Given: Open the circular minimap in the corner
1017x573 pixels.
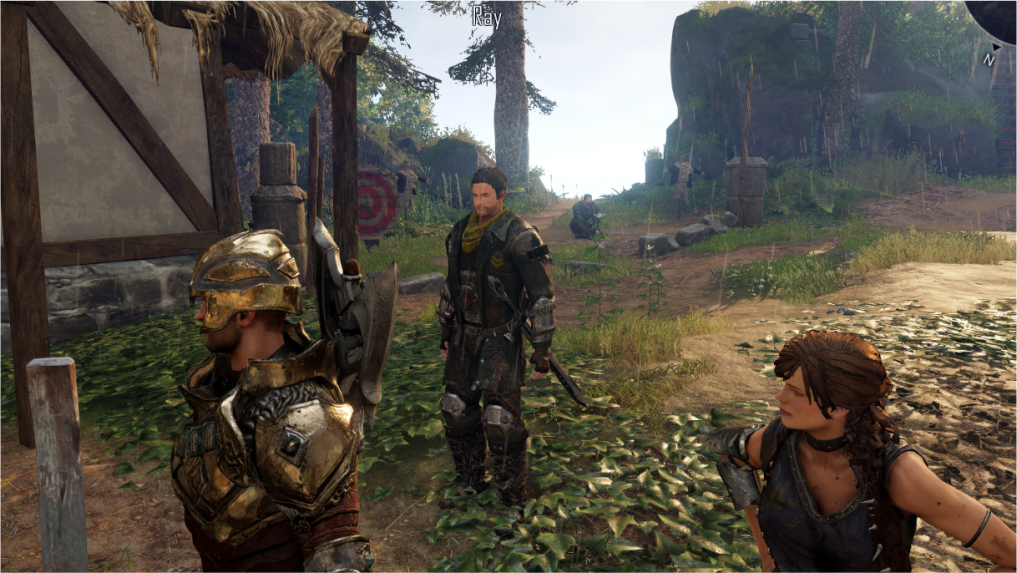Looking at the screenshot, I should click(996, 14).
